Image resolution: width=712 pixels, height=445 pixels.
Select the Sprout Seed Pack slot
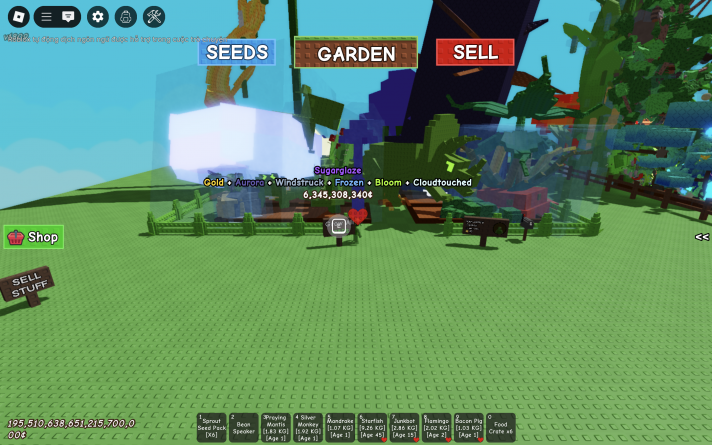[x=212, y=427]
